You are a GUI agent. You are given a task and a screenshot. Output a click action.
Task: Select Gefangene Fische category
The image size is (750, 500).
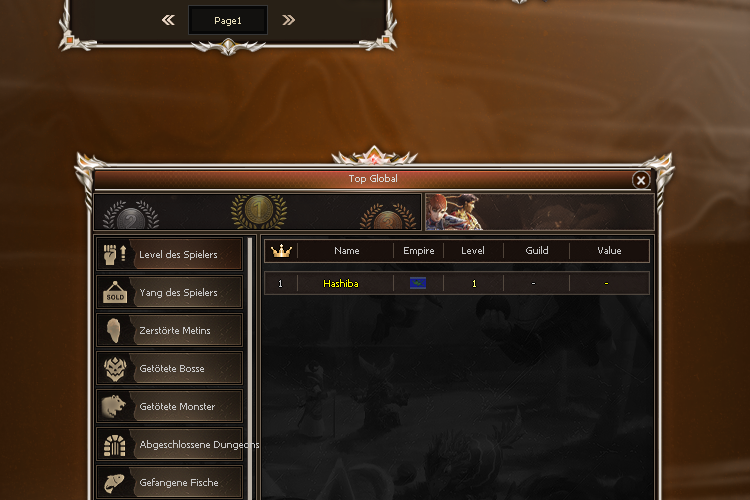point(170,483)
